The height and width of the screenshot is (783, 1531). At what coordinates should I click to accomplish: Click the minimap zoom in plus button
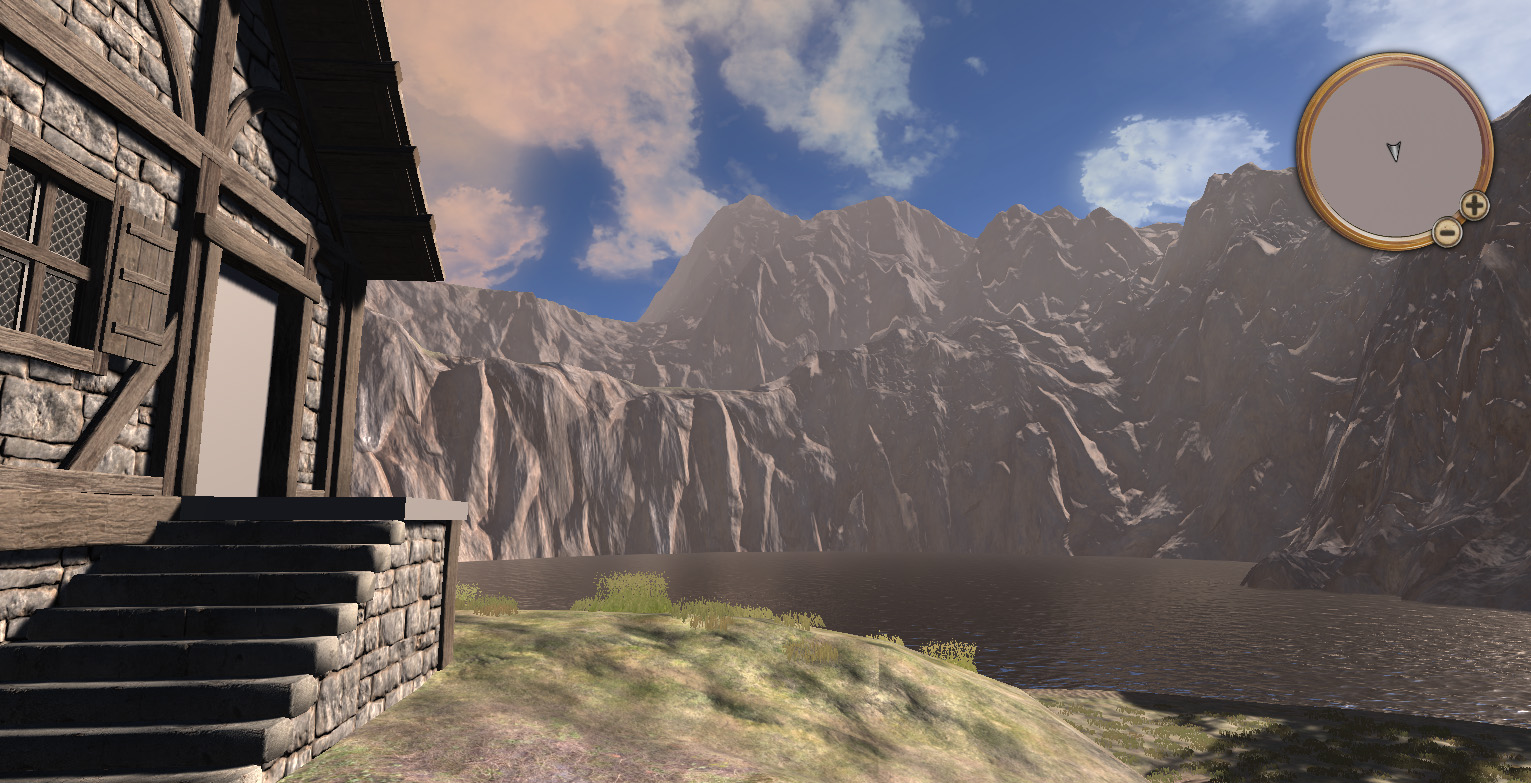tap(1474, 204)
